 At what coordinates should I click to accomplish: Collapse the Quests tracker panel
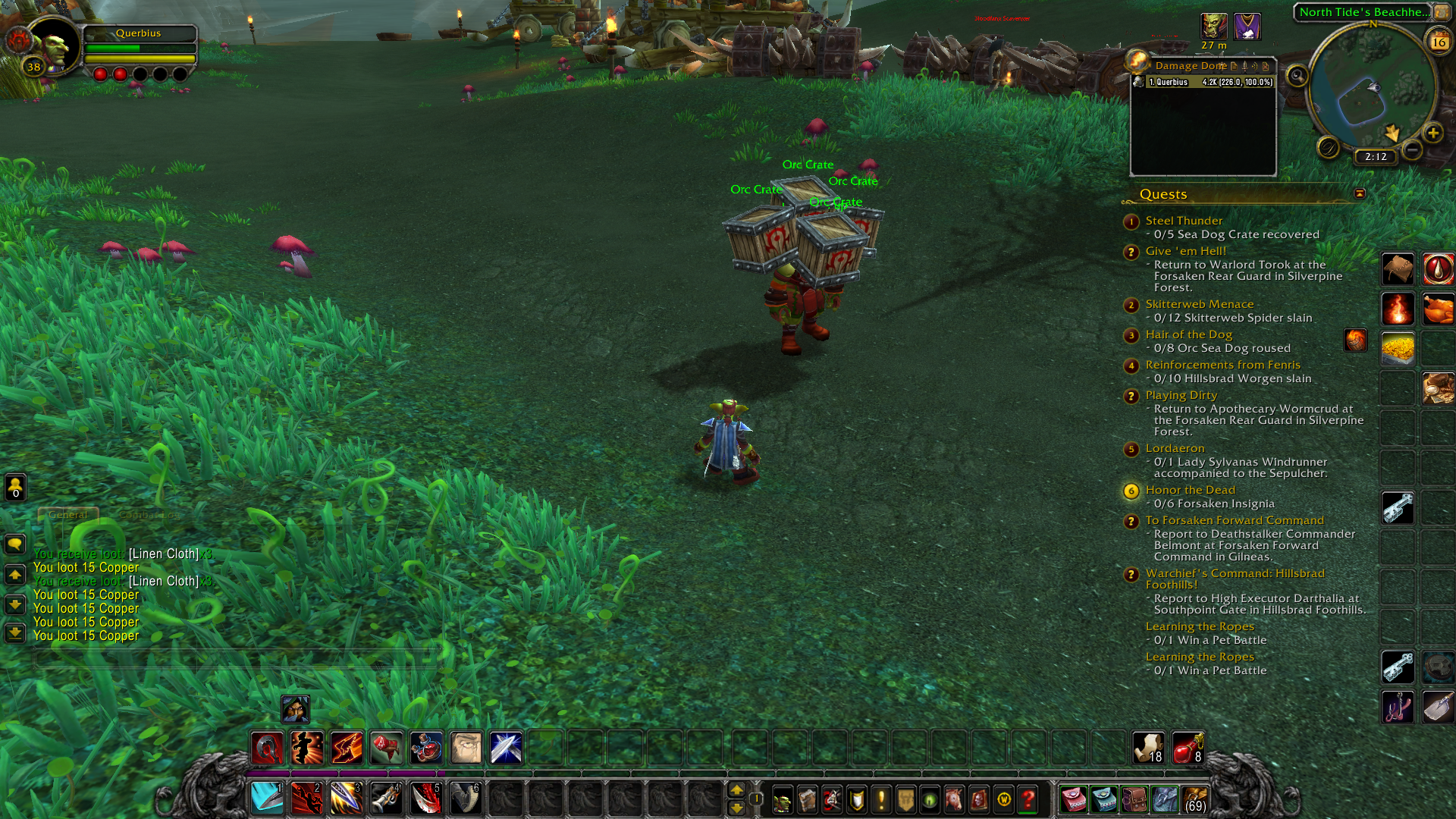click(x=1360, y=194)
